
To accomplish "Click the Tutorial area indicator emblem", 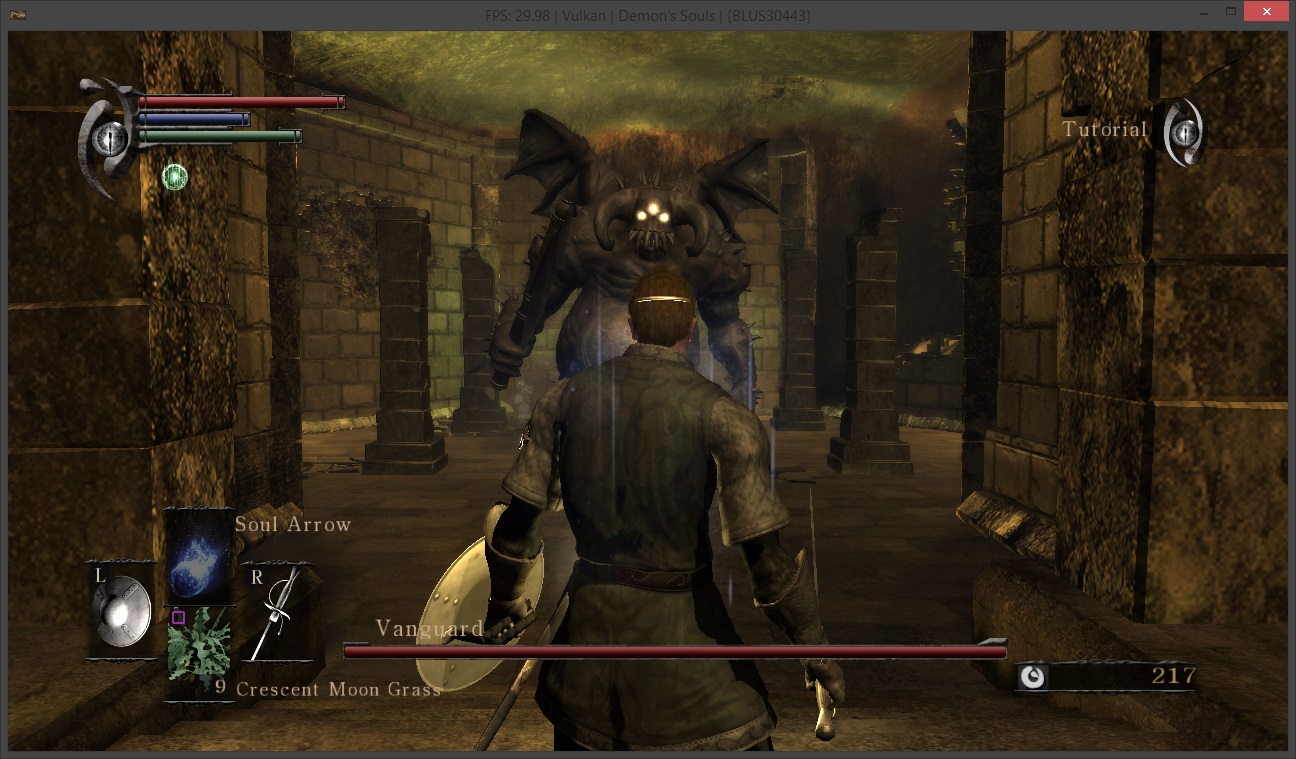I will pyautogui.click(x=1185, y=131).
